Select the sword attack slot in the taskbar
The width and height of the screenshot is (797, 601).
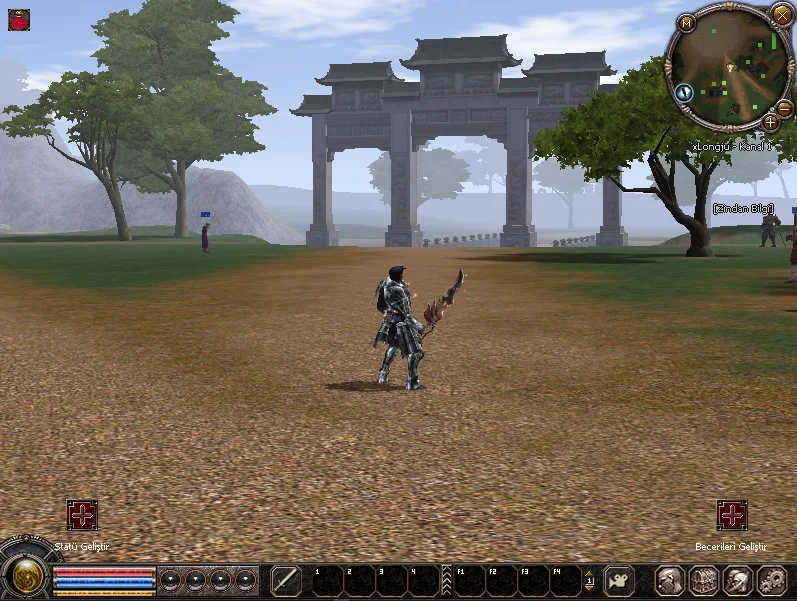pyautogui.click(x=287, y=580)
